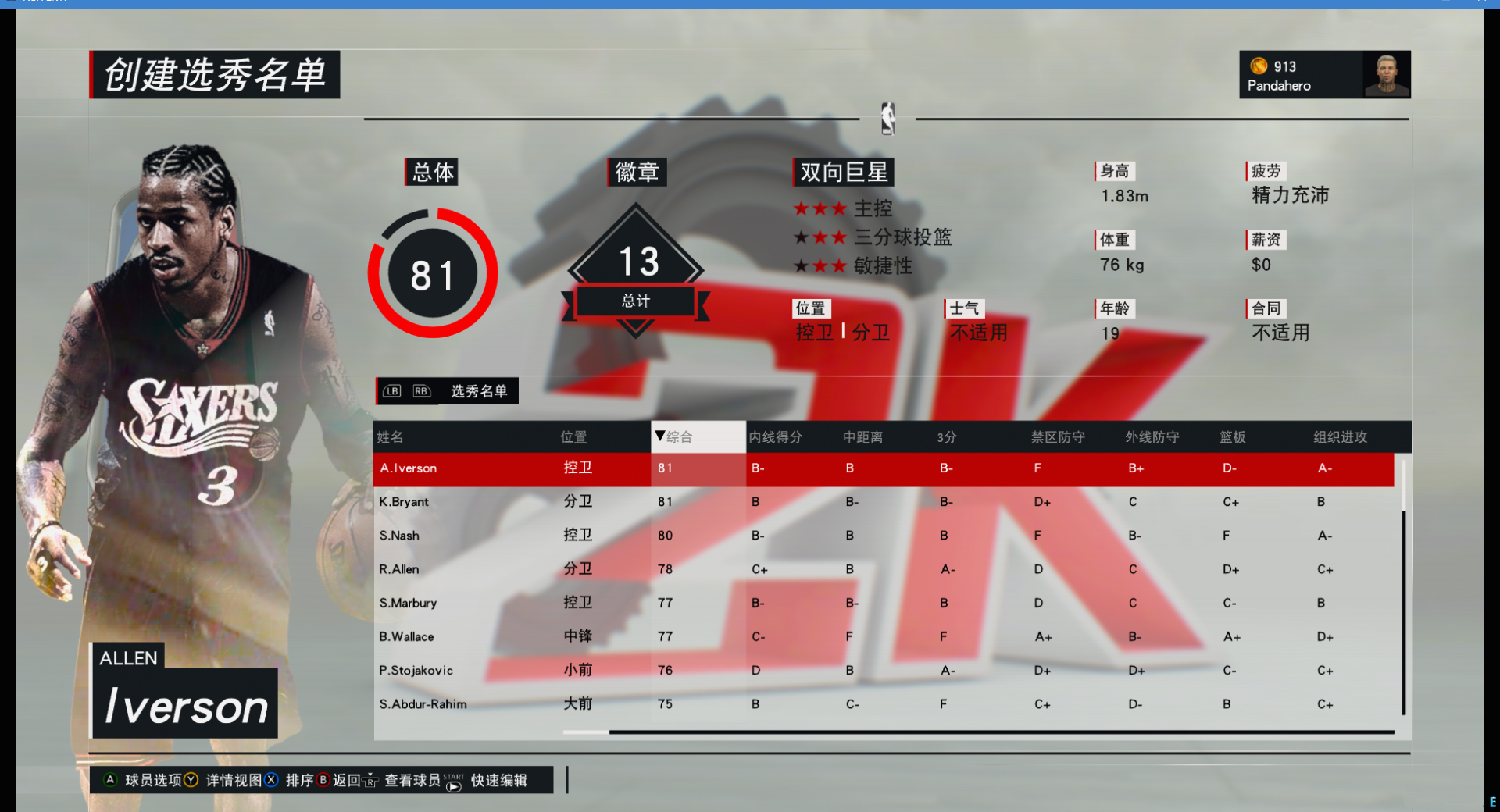The width and height of the screenshot is (1500, 812).
Task: Click the Pandahero avatar portrait
Action: (1387, 74)
